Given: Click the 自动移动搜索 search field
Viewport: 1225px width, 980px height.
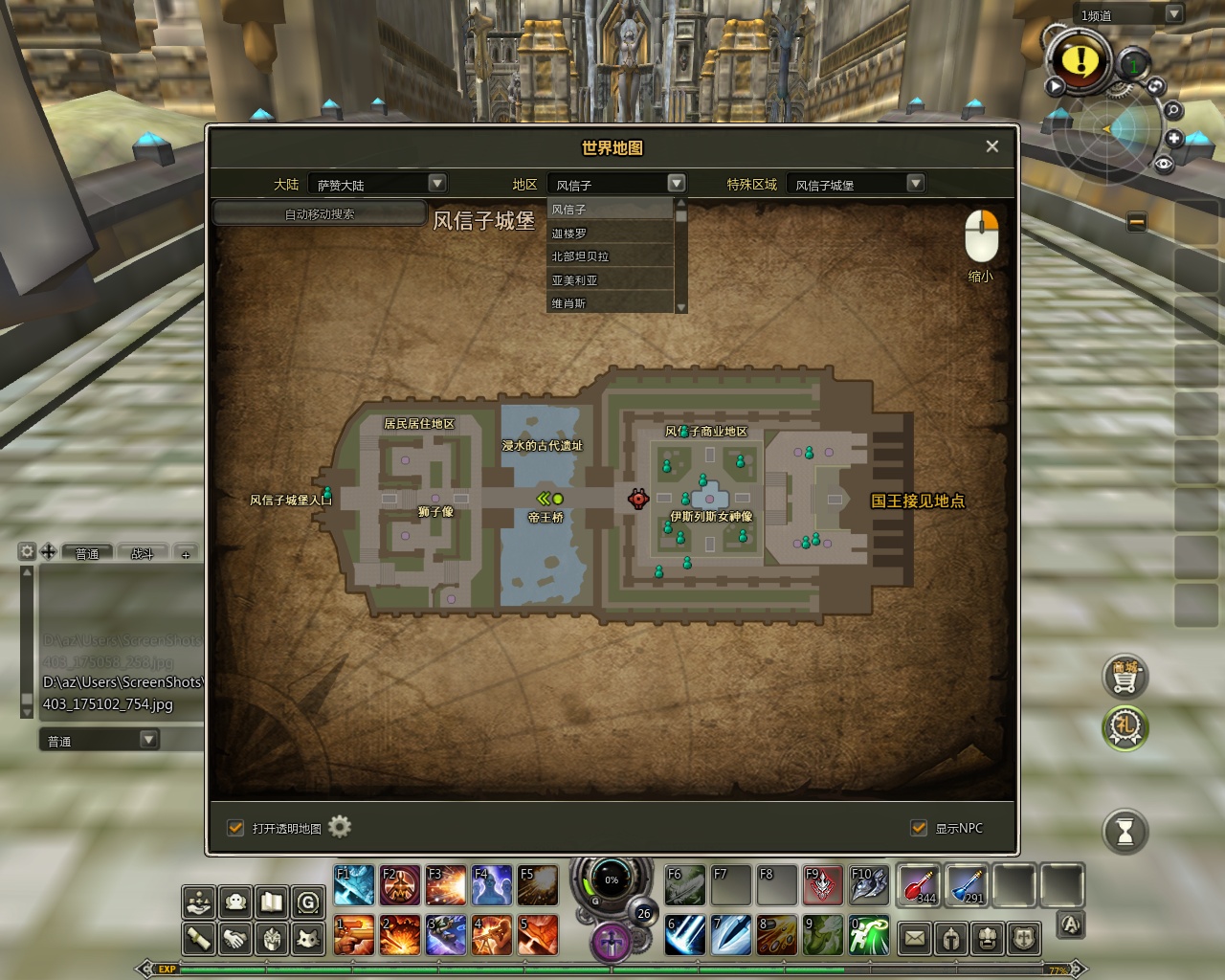Looking at the screenshot, I should (320, 213).
